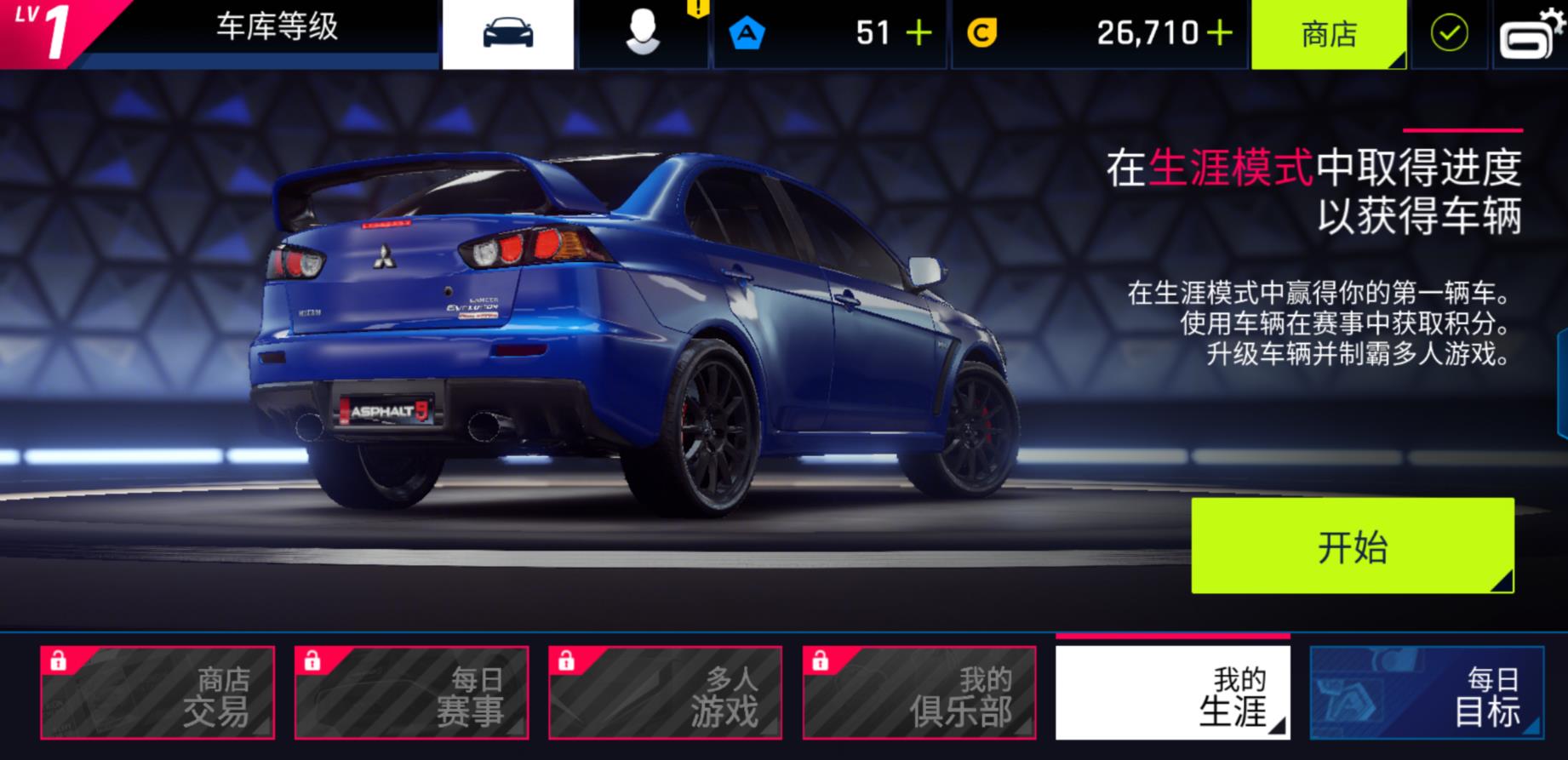Open the checkmark tasks icon
This screenshot has height=760, width=1568.
(1449, 34)
